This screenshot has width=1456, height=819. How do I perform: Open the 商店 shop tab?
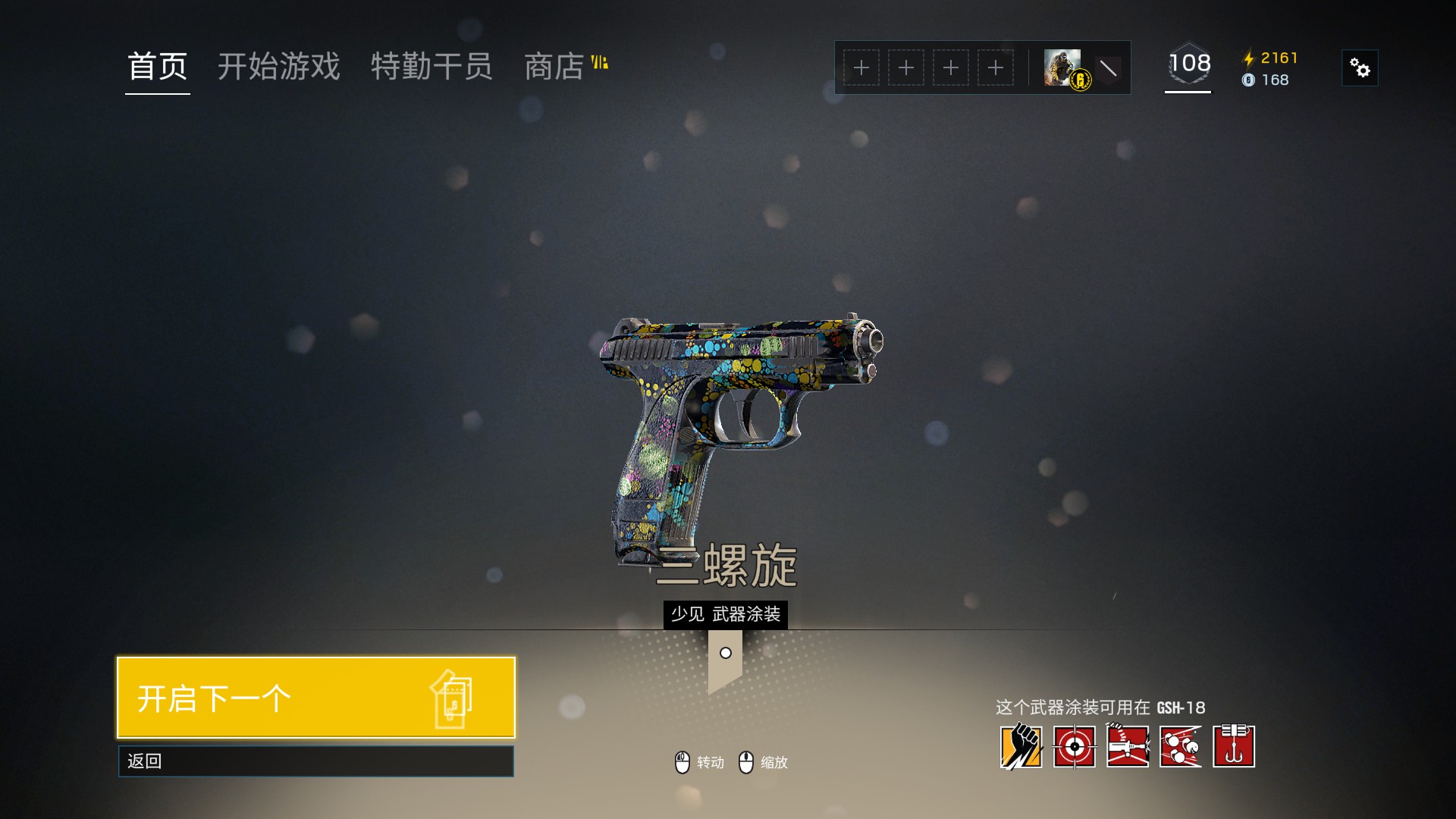tap(555, 67)
